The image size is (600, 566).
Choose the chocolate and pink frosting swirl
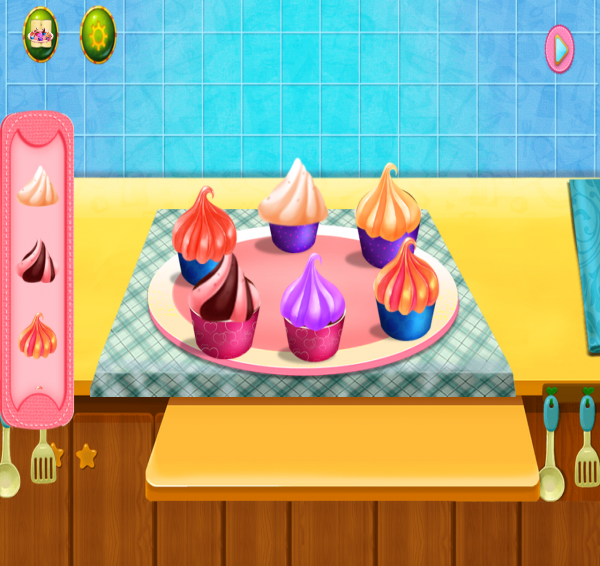(x=38, y=261)
